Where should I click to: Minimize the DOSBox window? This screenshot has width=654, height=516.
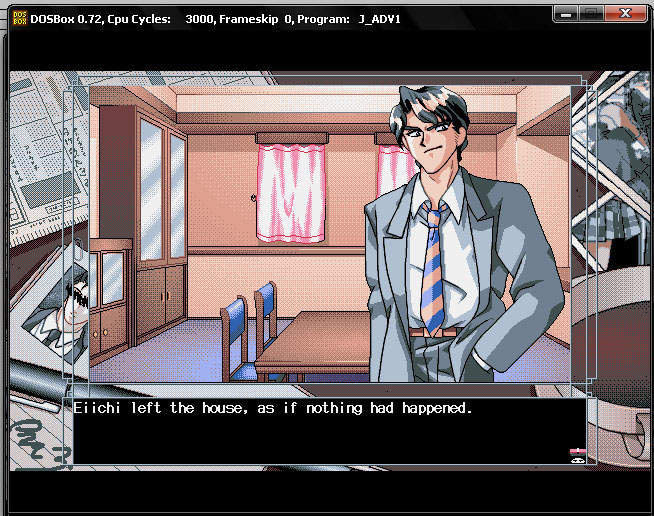(x=566, y=15)
